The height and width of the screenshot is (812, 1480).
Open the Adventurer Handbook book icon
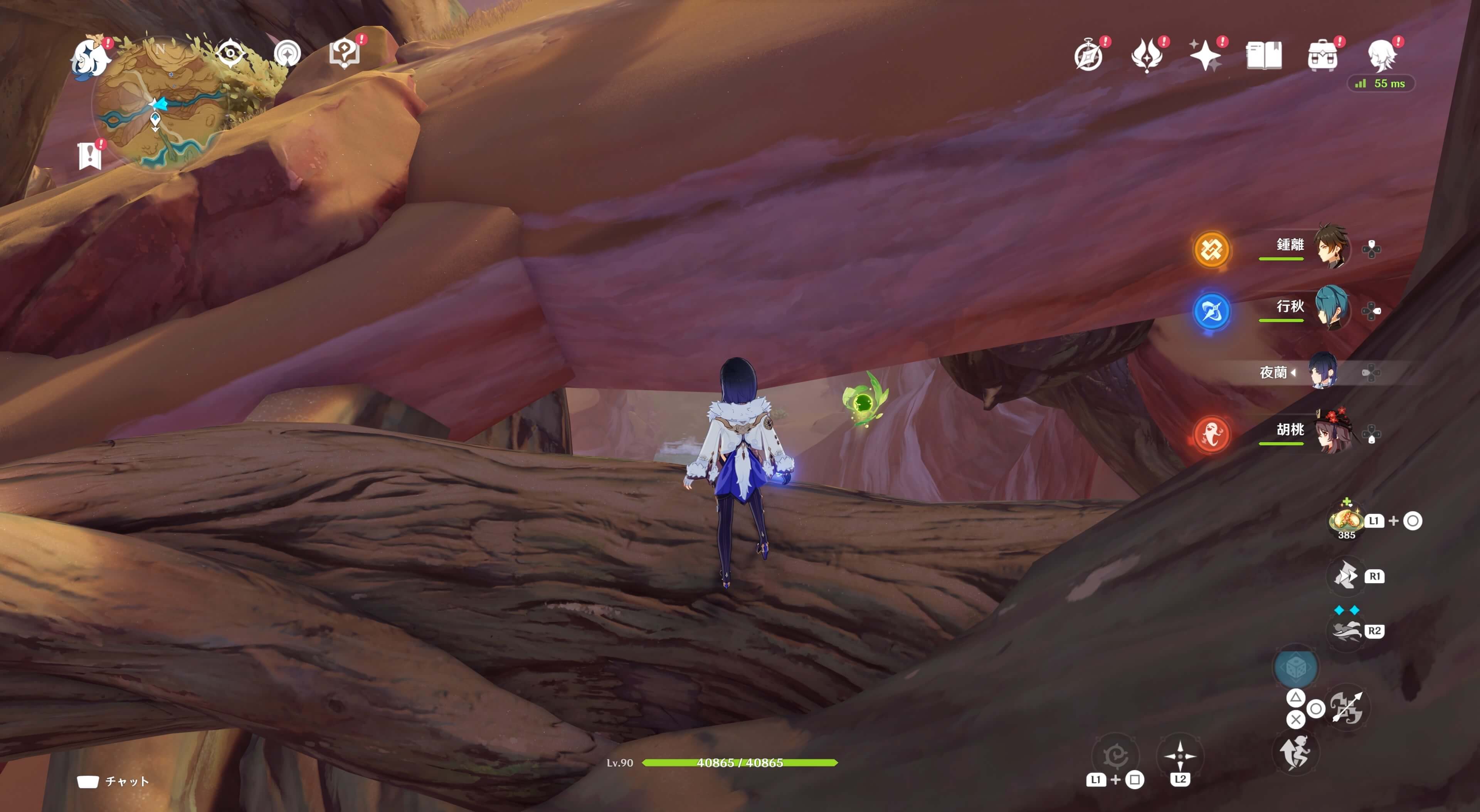click(x=1263, y=56)
